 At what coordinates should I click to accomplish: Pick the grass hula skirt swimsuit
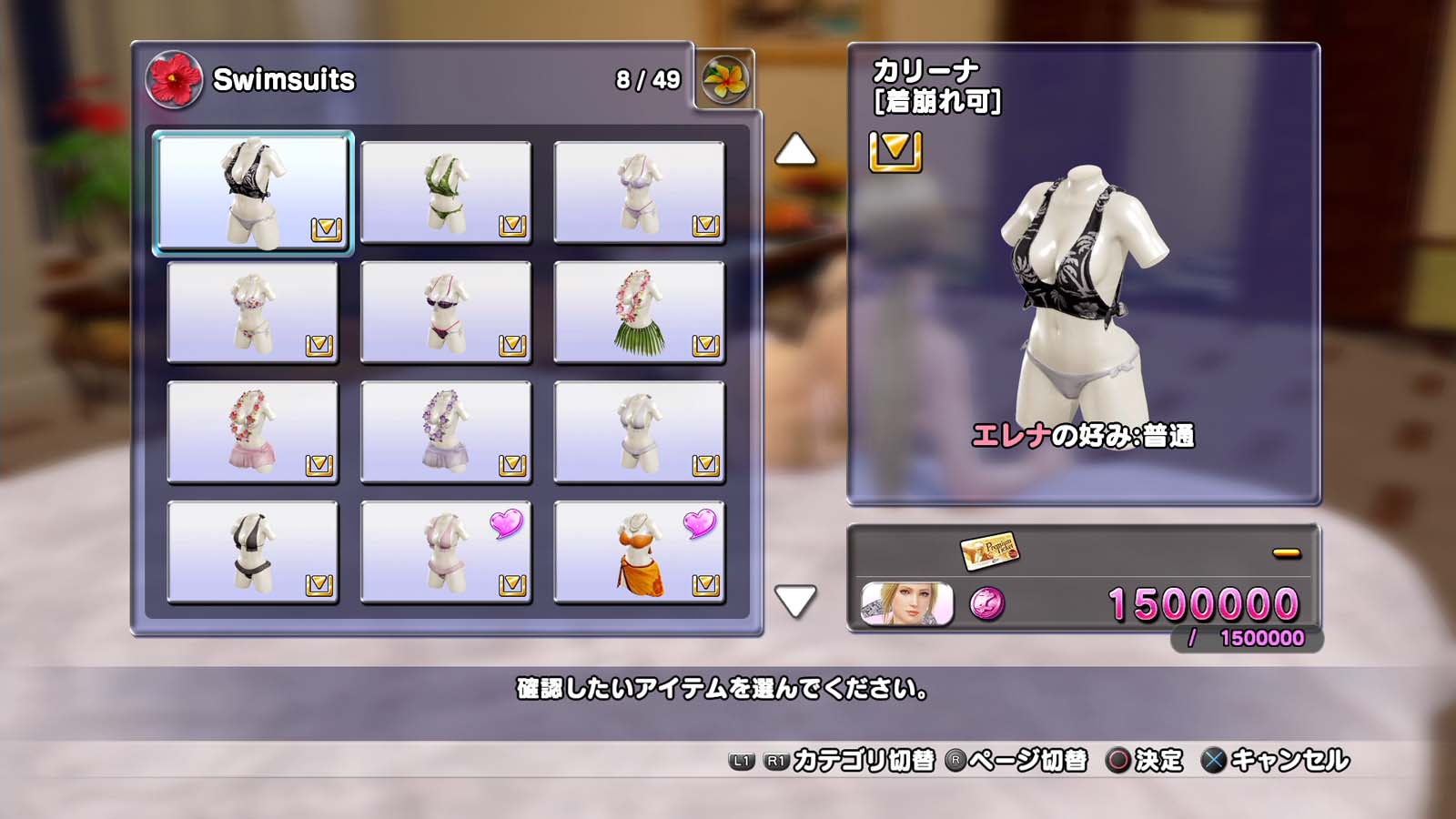tap(639, 312)
